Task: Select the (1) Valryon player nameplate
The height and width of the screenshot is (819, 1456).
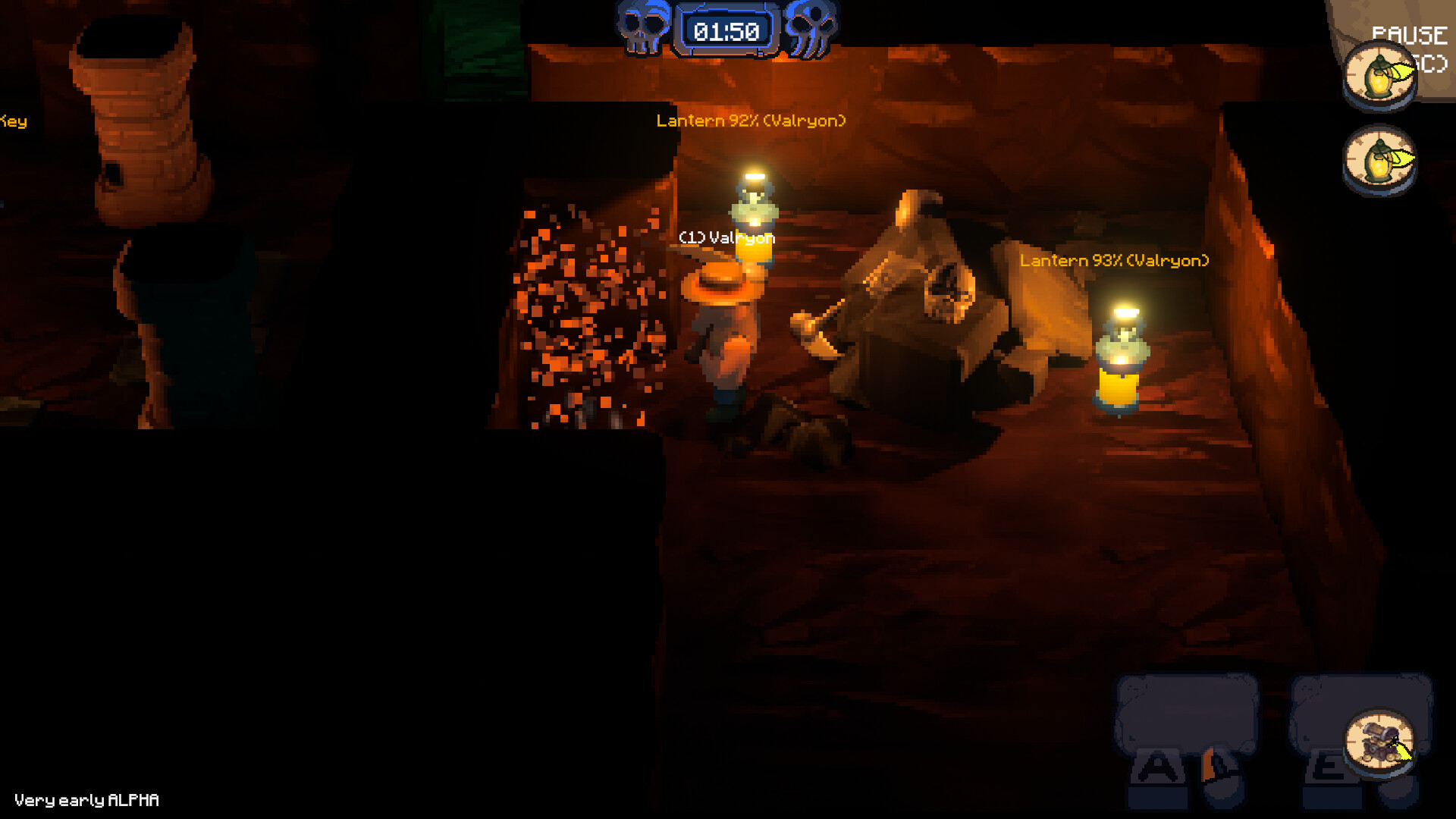Action: 728,238
